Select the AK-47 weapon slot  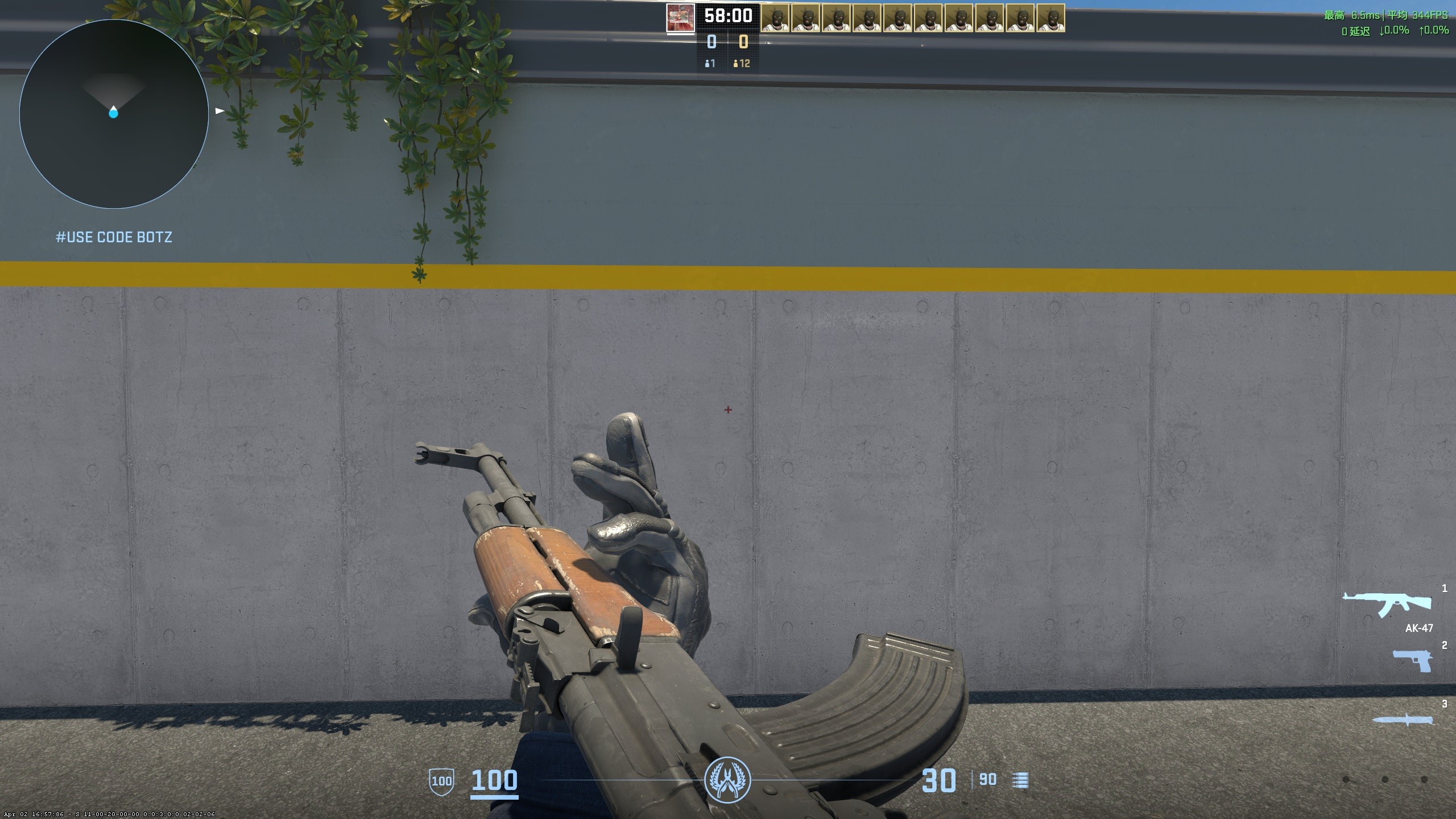[x=1387, y=605]
